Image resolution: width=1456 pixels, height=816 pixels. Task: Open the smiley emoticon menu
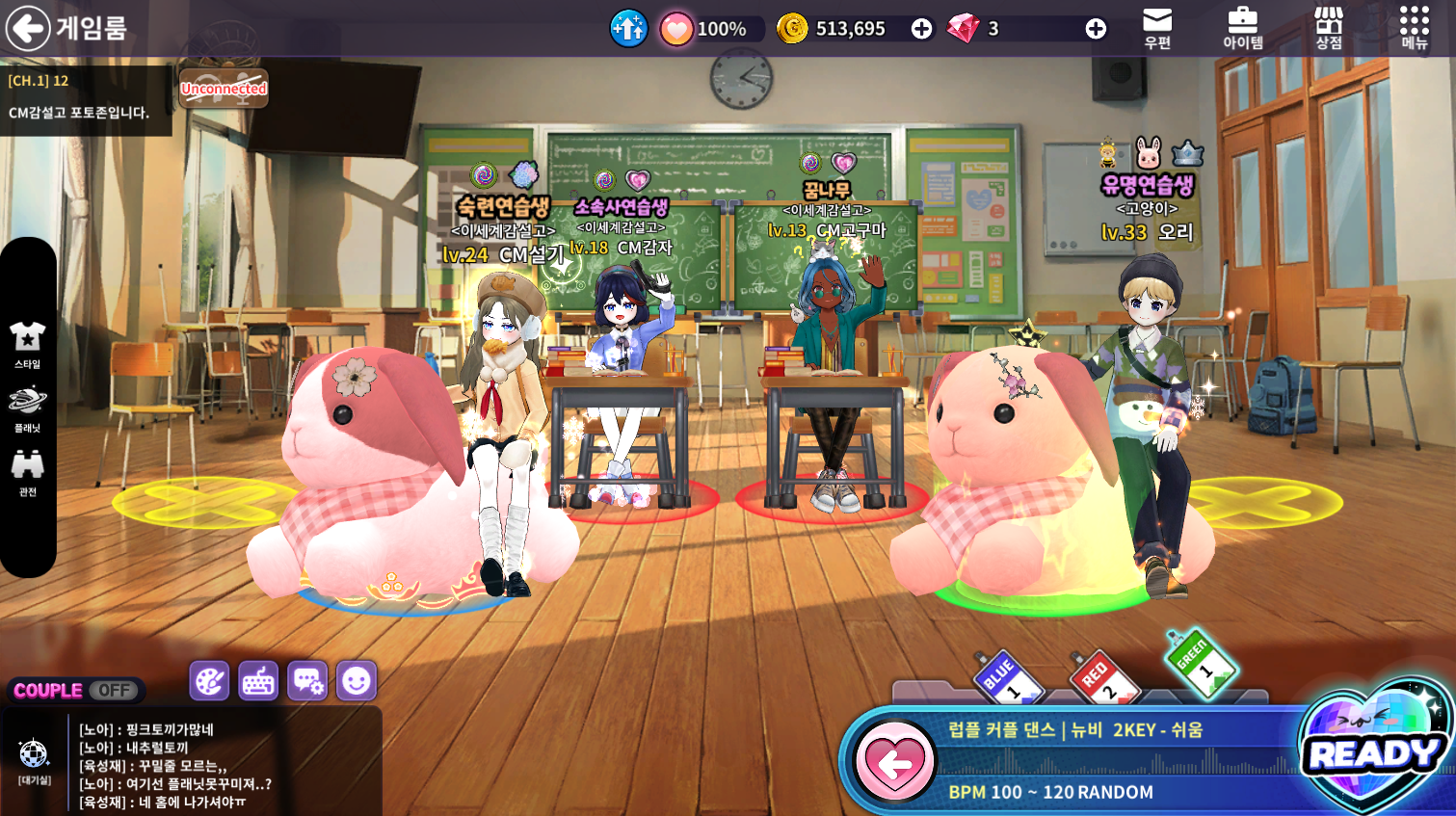point(357,681)
